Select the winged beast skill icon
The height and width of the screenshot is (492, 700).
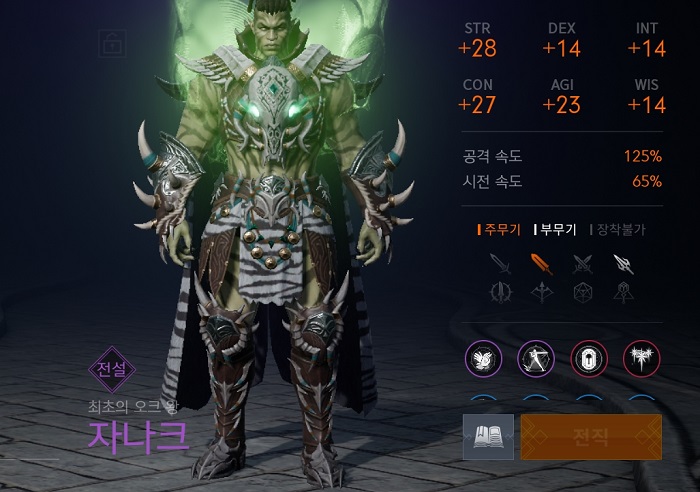pyautogui.click(x=483, y=358)
